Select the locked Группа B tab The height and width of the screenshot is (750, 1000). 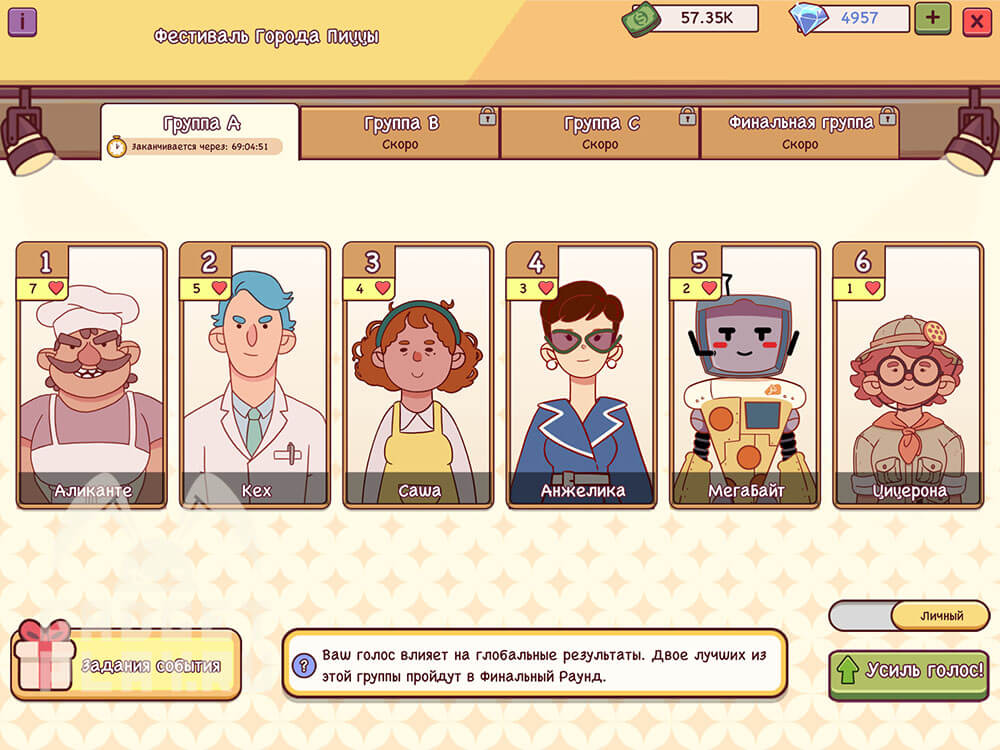pos(400,133)
